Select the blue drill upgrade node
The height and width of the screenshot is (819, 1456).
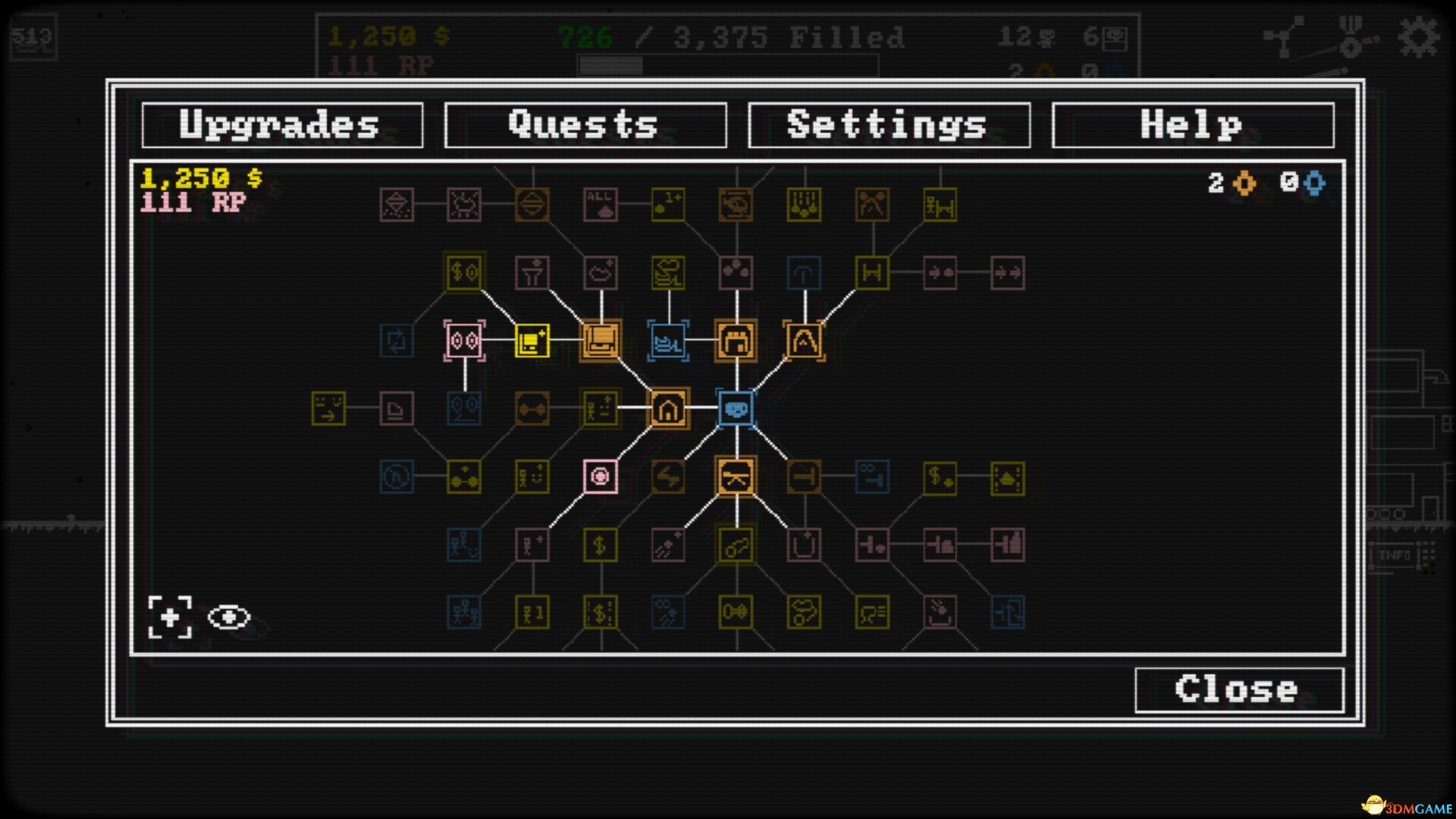pyautogui.click(x=668, y=341)
